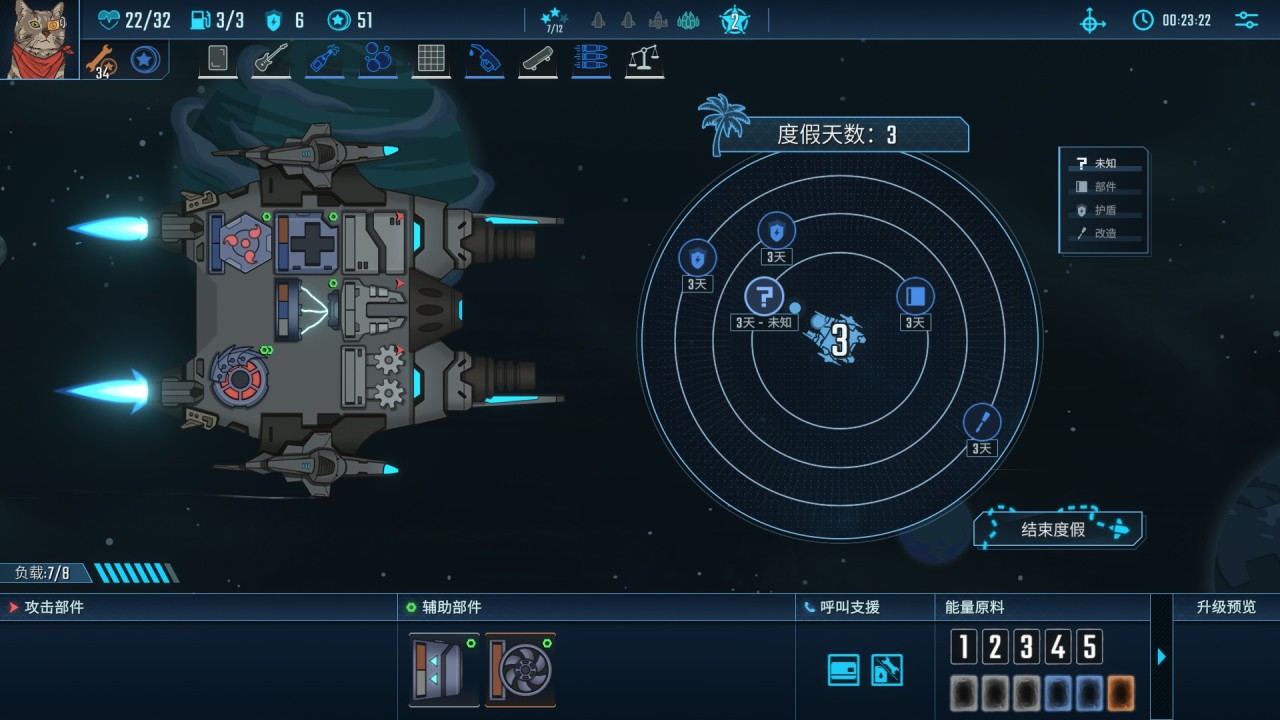Click the crosshair target icon
The width and height of the screenshot is (1280, 720).
click(1093, 20)
